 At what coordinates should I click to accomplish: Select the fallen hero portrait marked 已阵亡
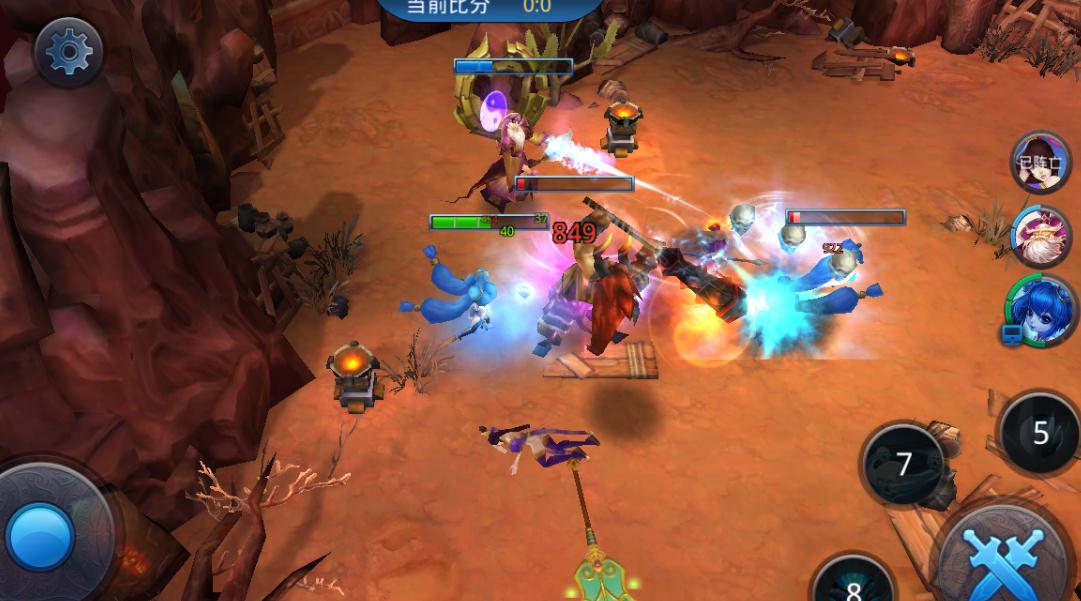[1039, 164]
